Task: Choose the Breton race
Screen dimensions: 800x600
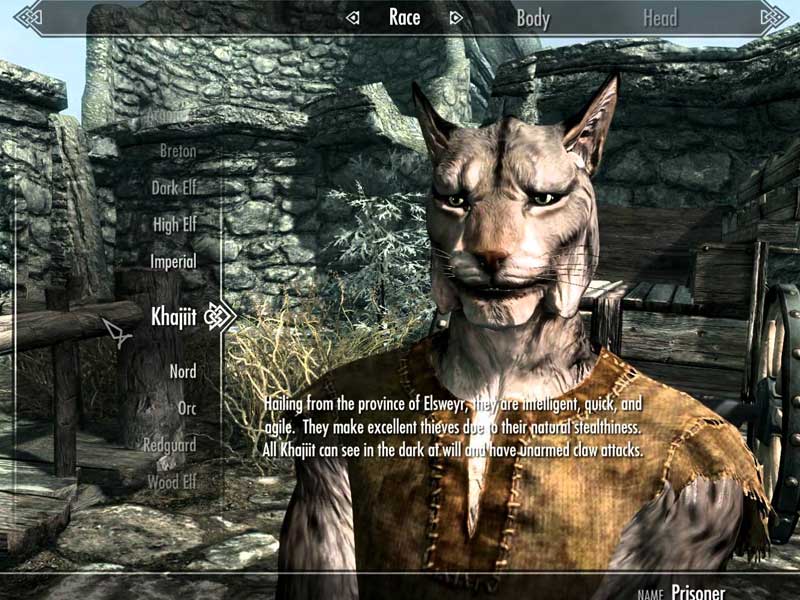Action: [177, 151]
